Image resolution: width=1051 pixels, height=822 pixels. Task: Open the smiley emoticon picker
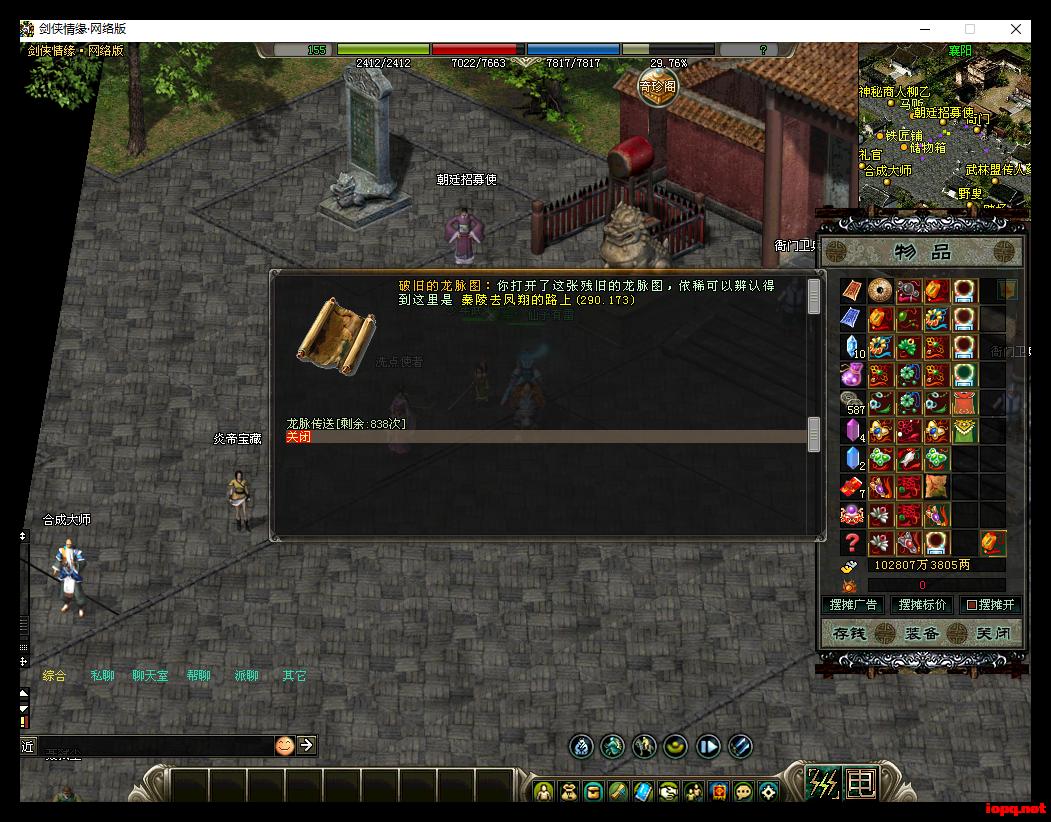pos(285,745)
